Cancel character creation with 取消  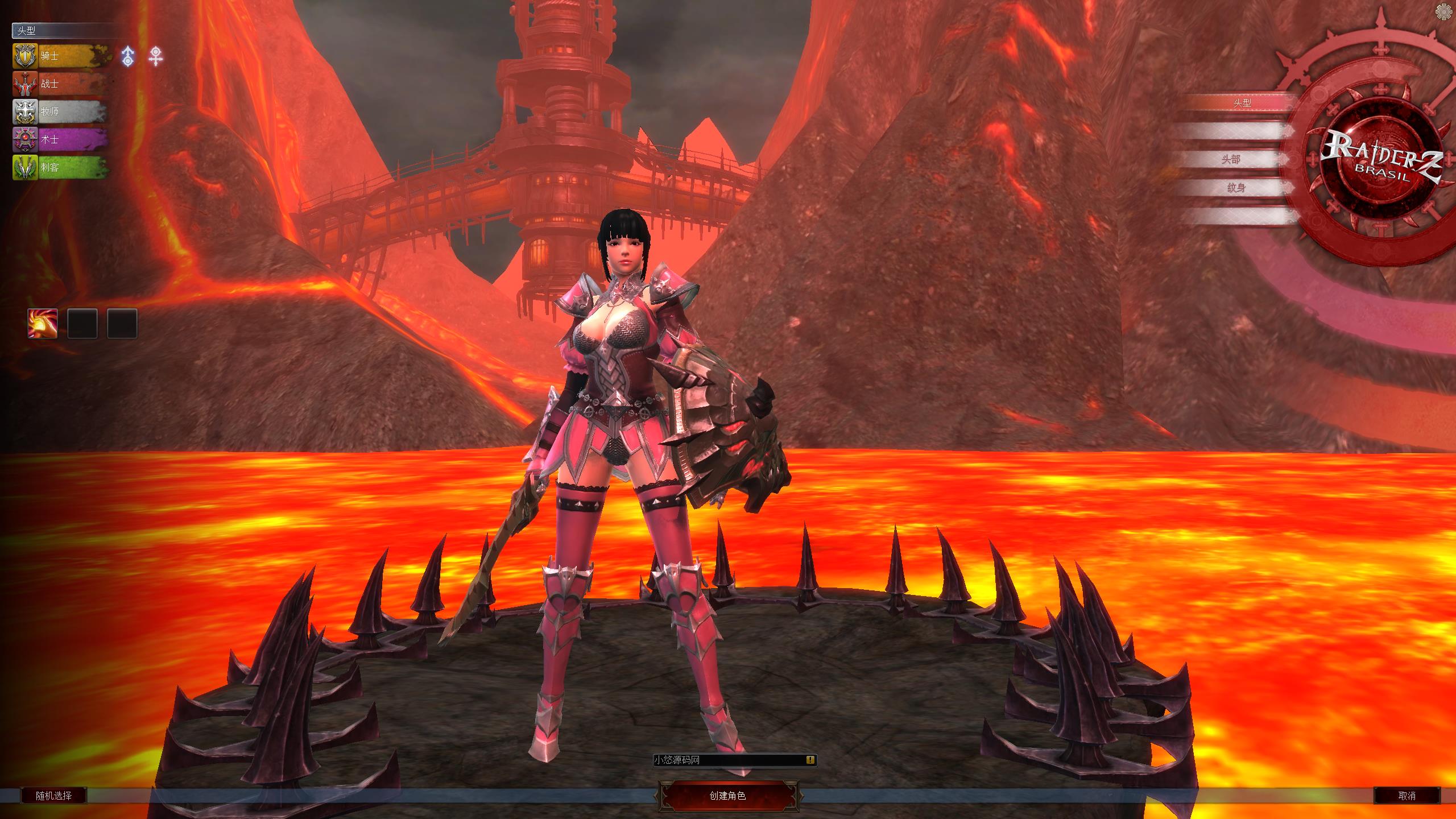click(x=1407, y=796)
